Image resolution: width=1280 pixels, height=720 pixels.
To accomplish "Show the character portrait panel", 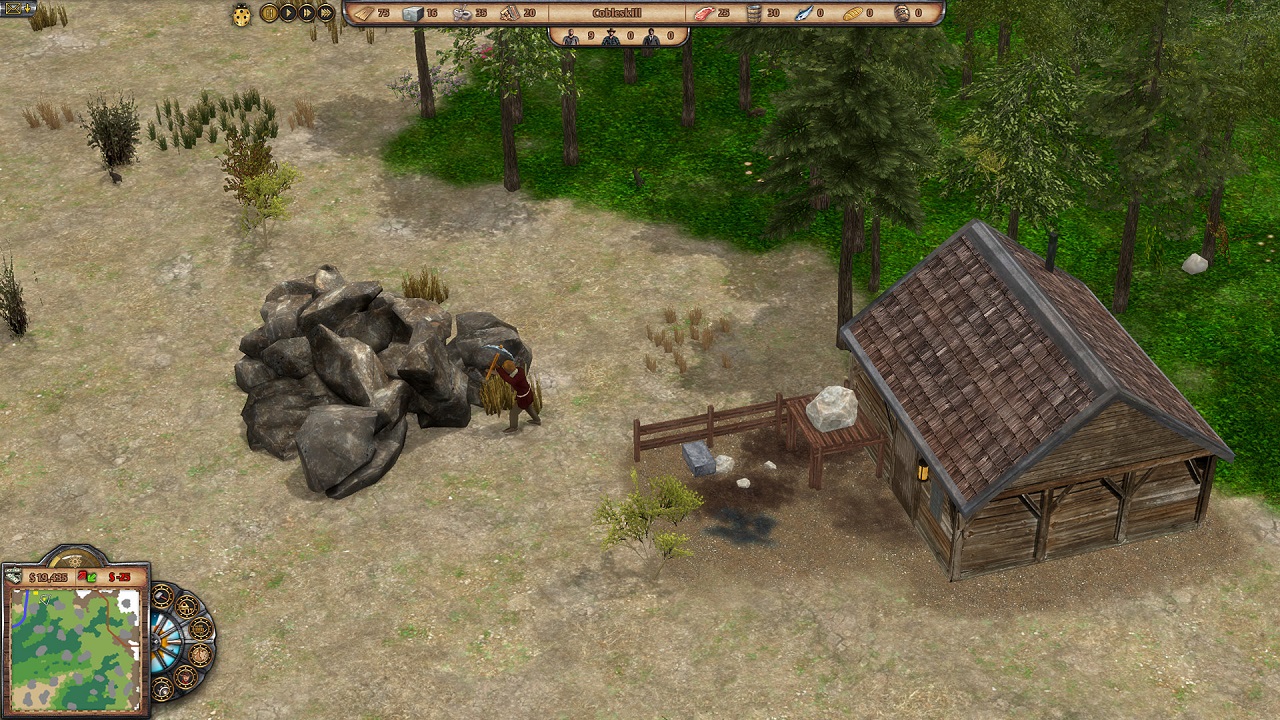I will (185, 675).
